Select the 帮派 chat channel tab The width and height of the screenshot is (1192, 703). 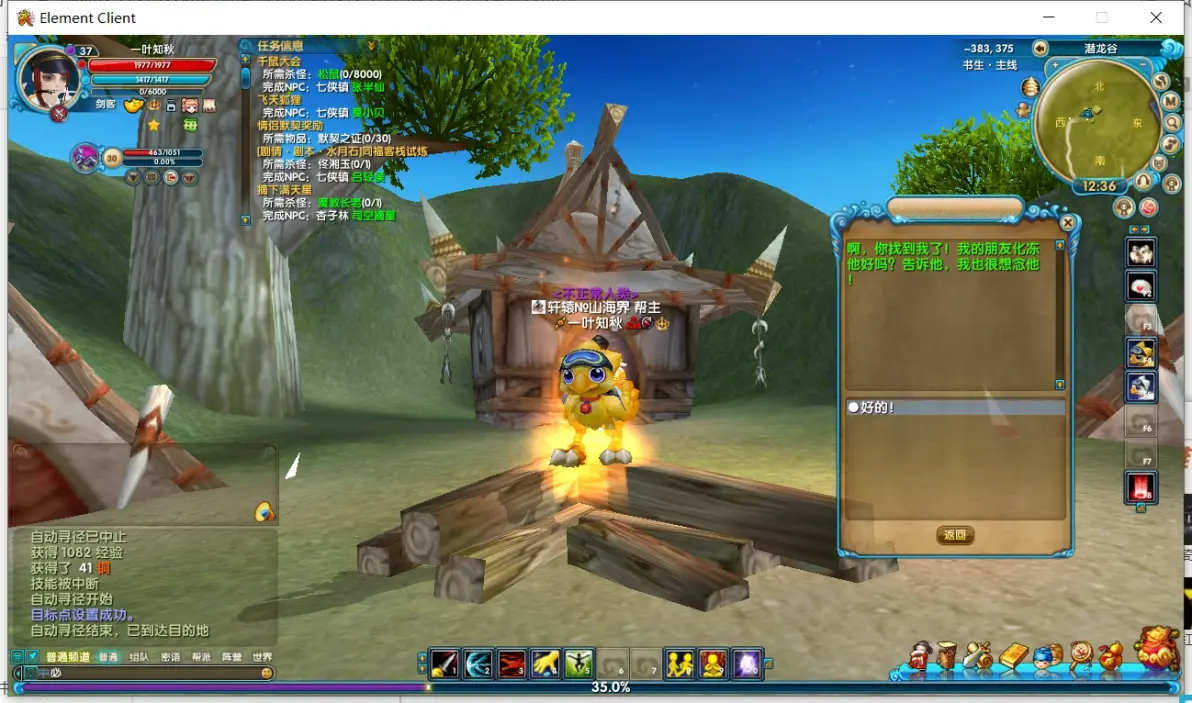[x=201, y=657]
